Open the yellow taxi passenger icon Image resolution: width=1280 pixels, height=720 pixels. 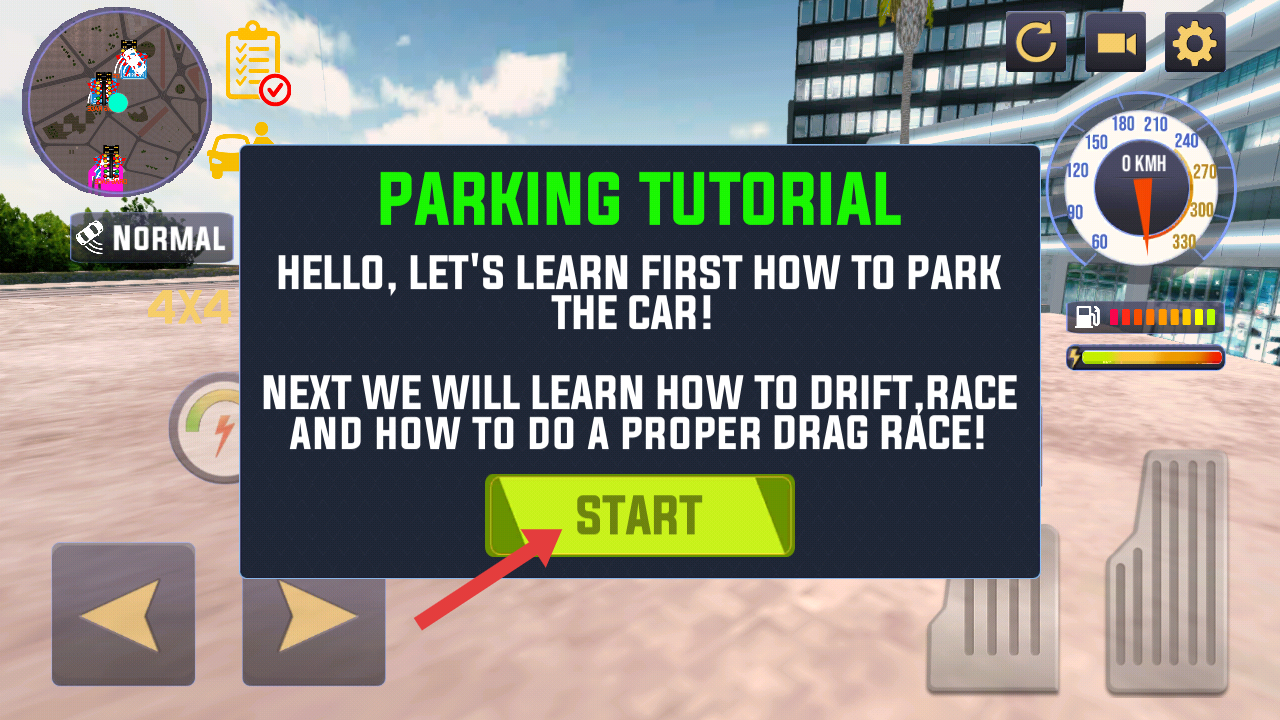click(230, 152)
